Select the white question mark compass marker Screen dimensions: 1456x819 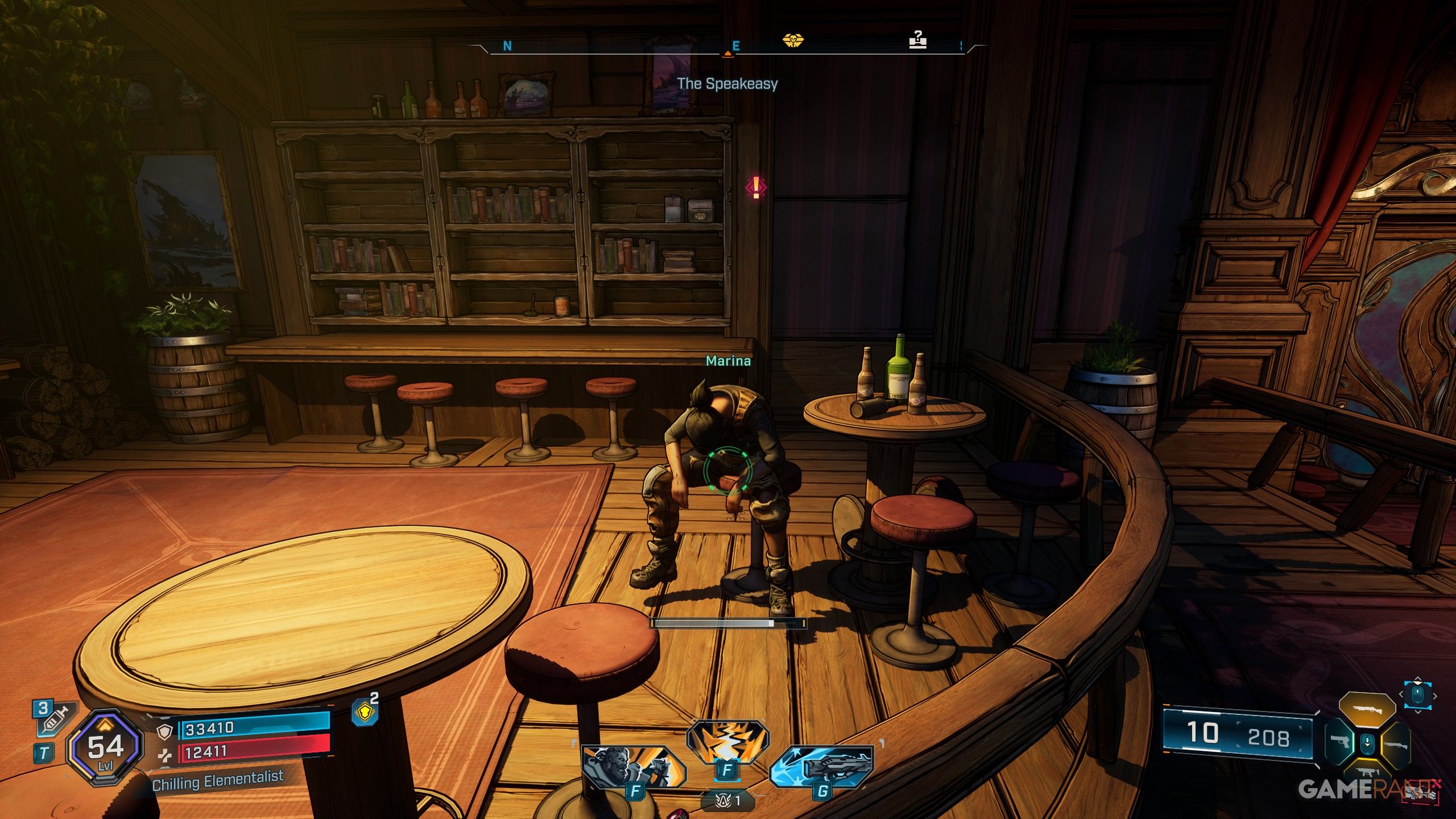coord(917,40)
